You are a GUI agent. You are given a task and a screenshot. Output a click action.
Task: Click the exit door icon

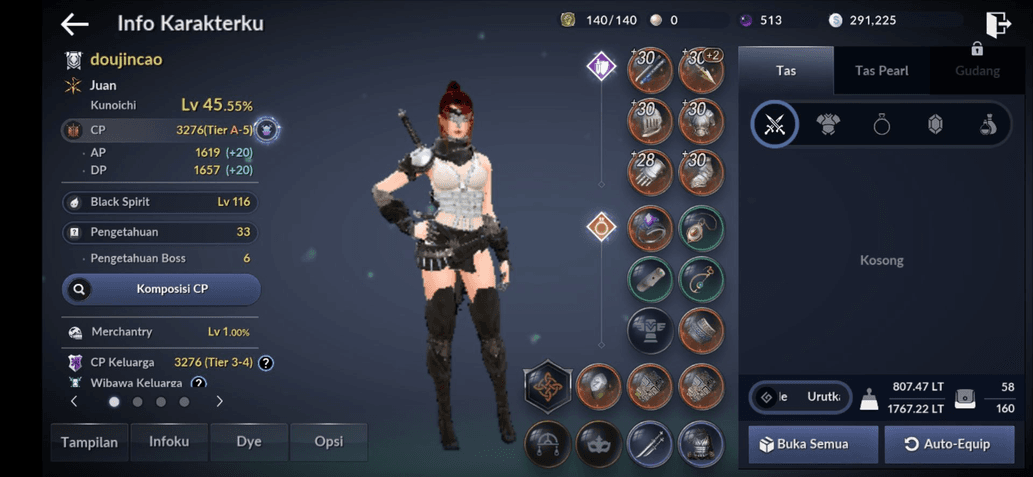tap(997, 24)
